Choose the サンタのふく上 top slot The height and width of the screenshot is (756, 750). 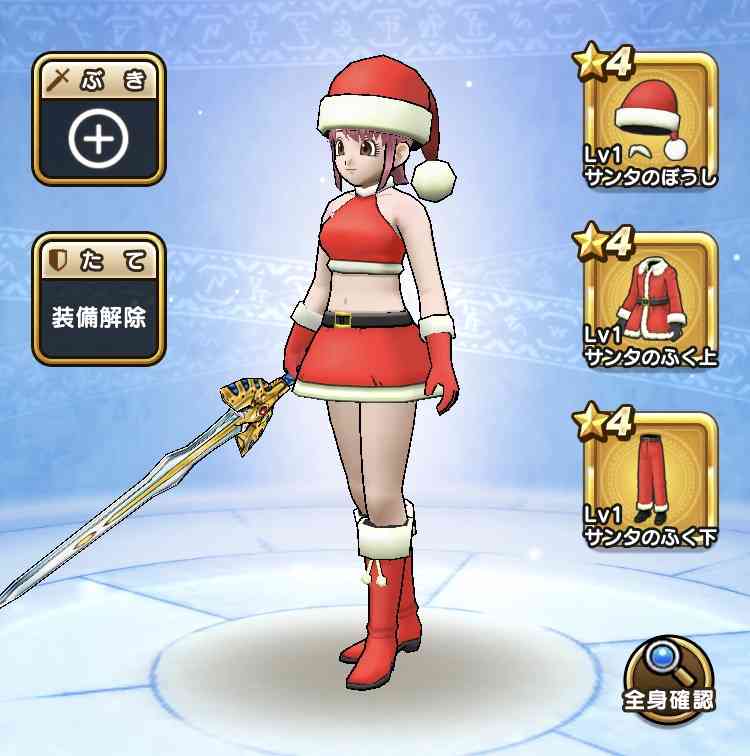click(x=651, y=301)
